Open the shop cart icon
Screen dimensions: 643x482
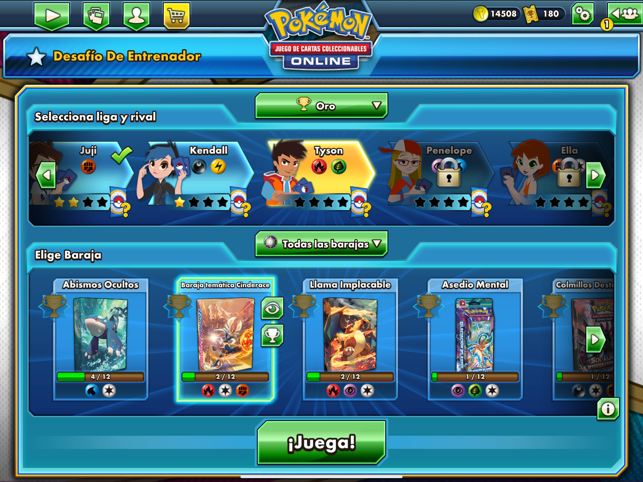click(176, 16)
